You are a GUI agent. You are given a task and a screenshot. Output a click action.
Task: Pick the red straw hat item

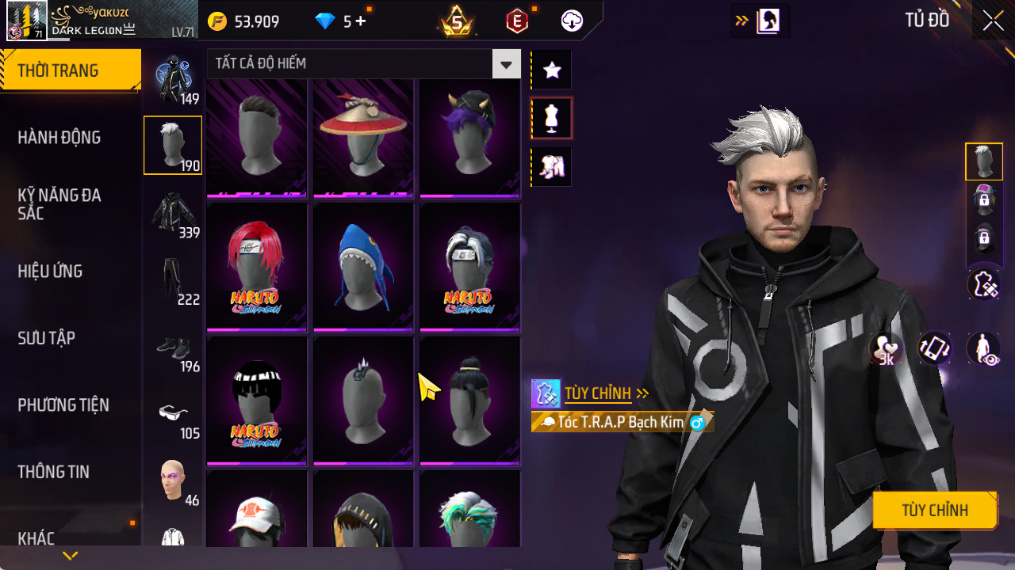(x=363, y=135)
